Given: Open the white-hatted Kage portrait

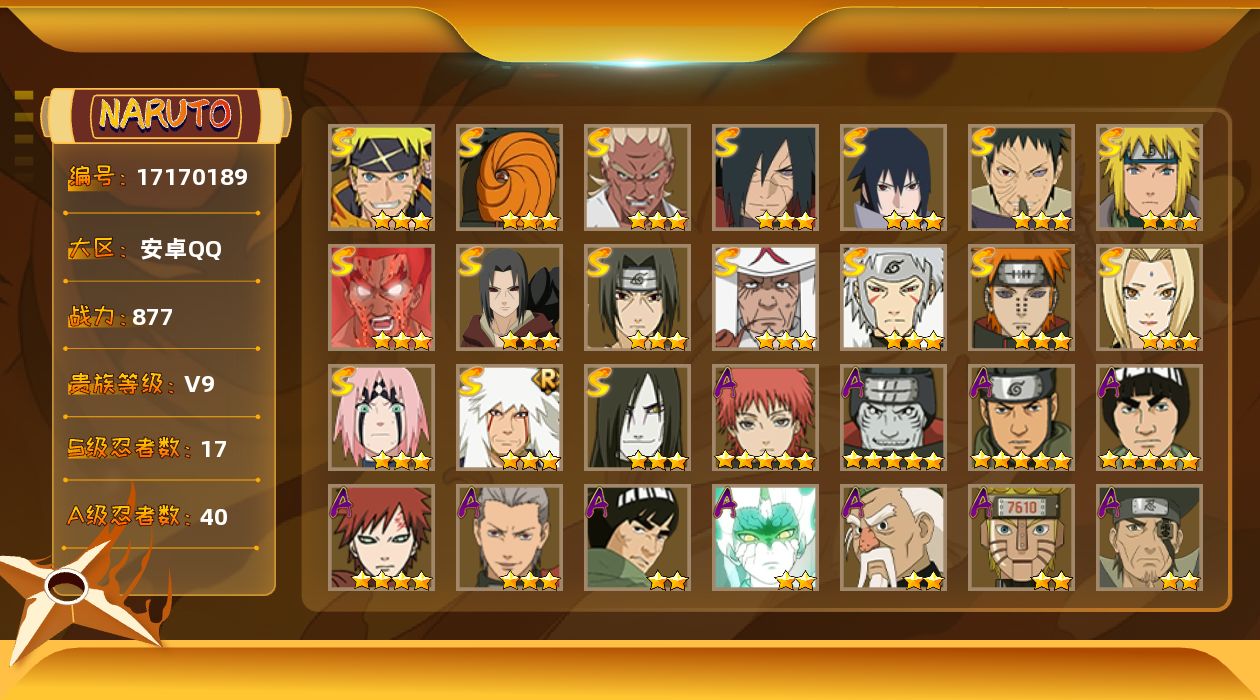Looking at the screenshot, I should click(765, 297).
